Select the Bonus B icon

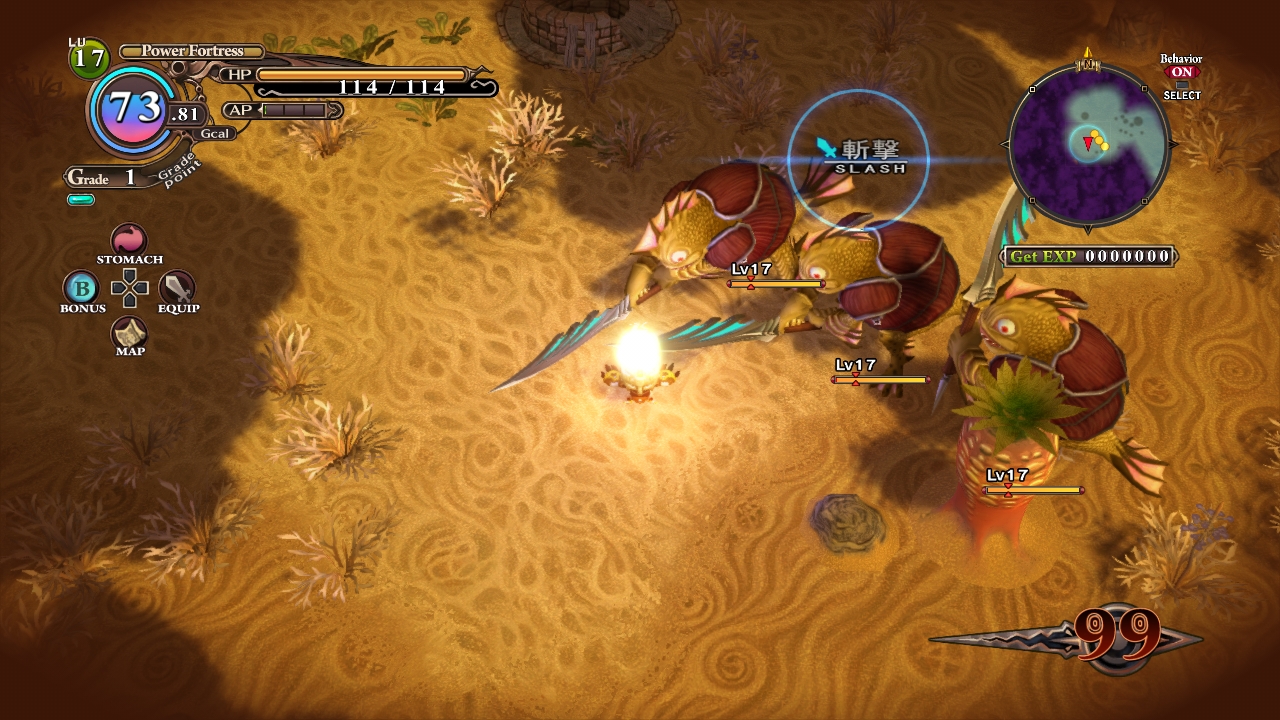point(81,288)
